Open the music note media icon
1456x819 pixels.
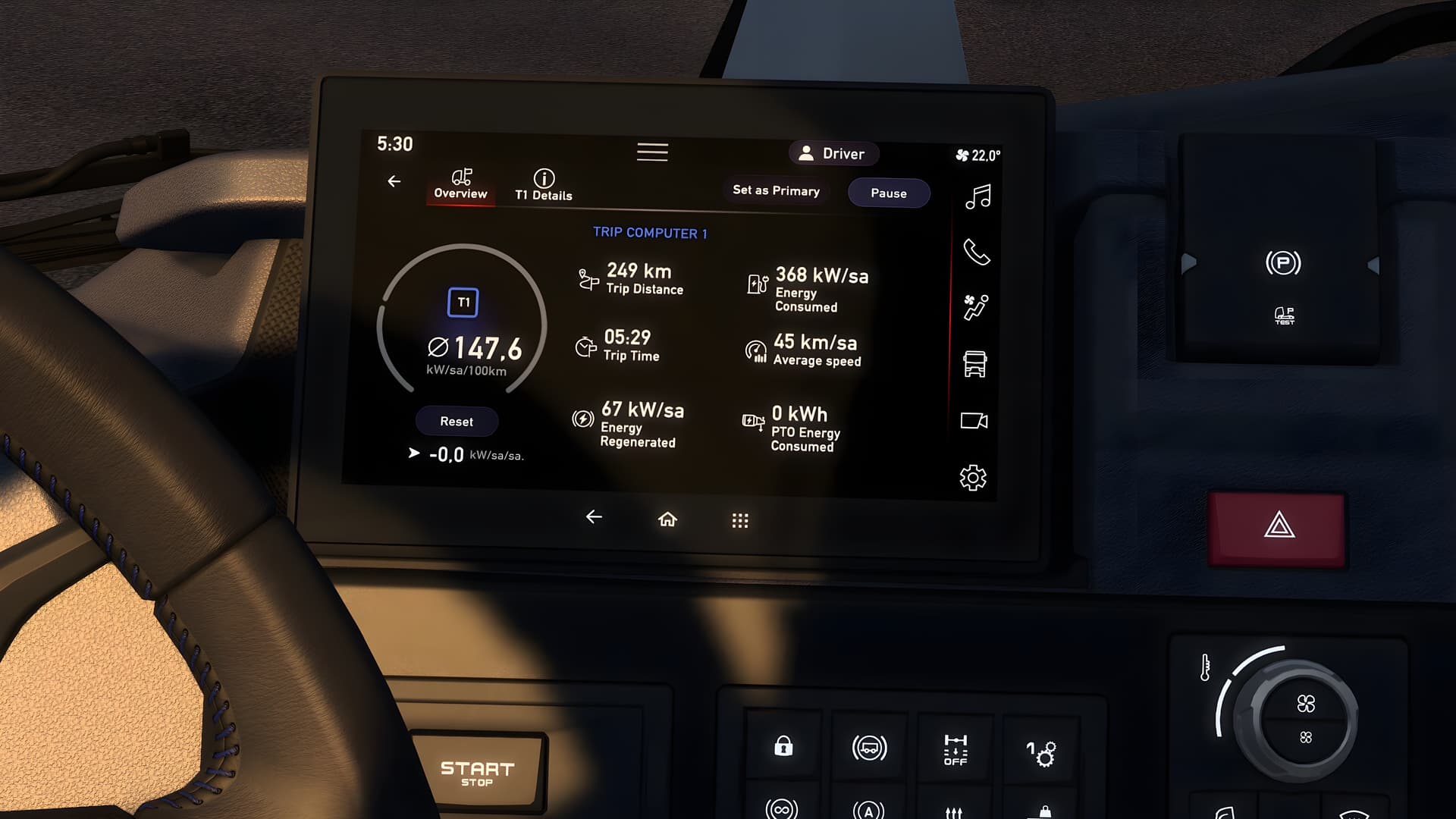[x=977, y=197]
